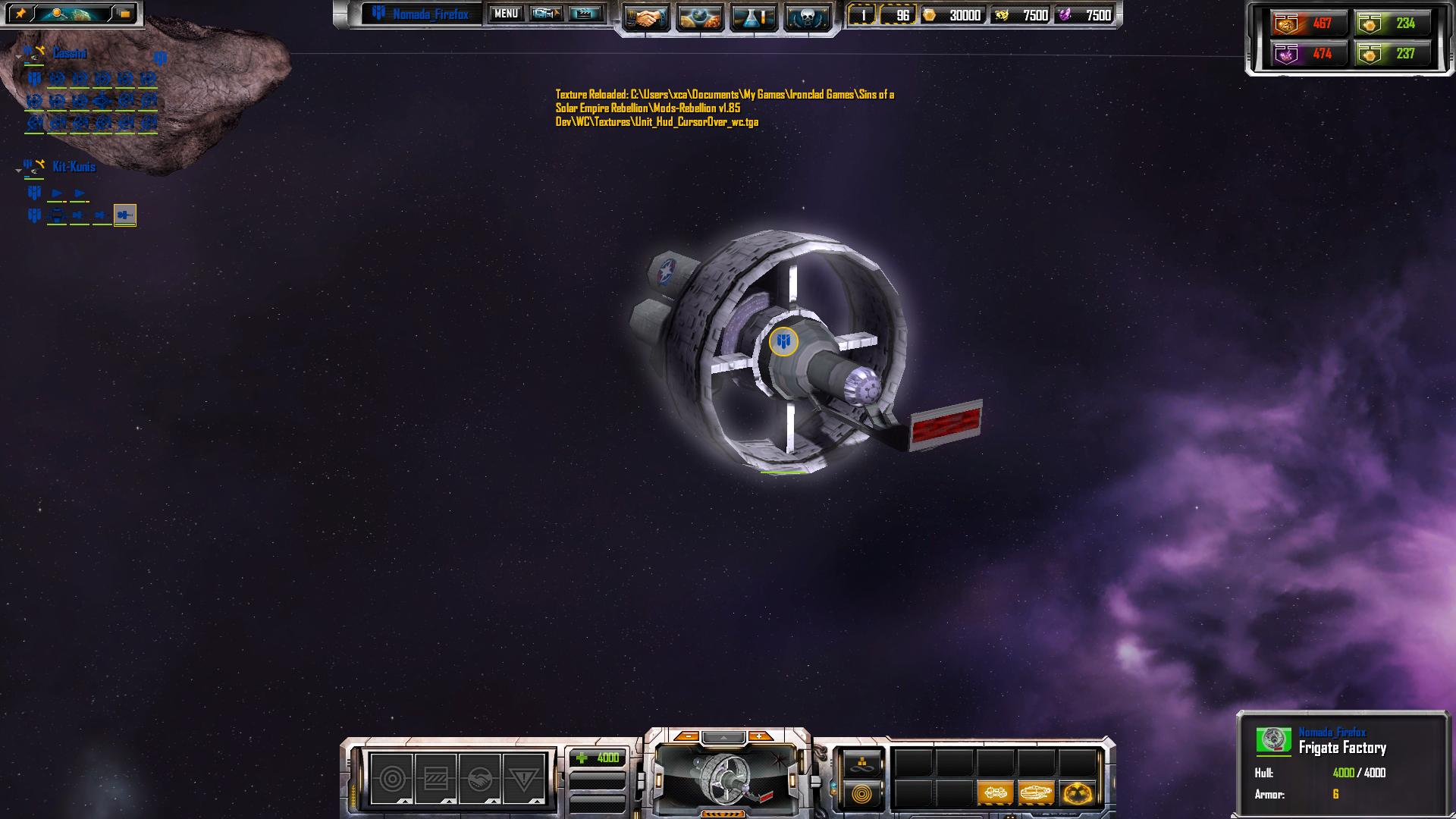This screenshot has width=1456, height=819.
Task: Select the Cassini planet entry
Action: click(69, 54)
